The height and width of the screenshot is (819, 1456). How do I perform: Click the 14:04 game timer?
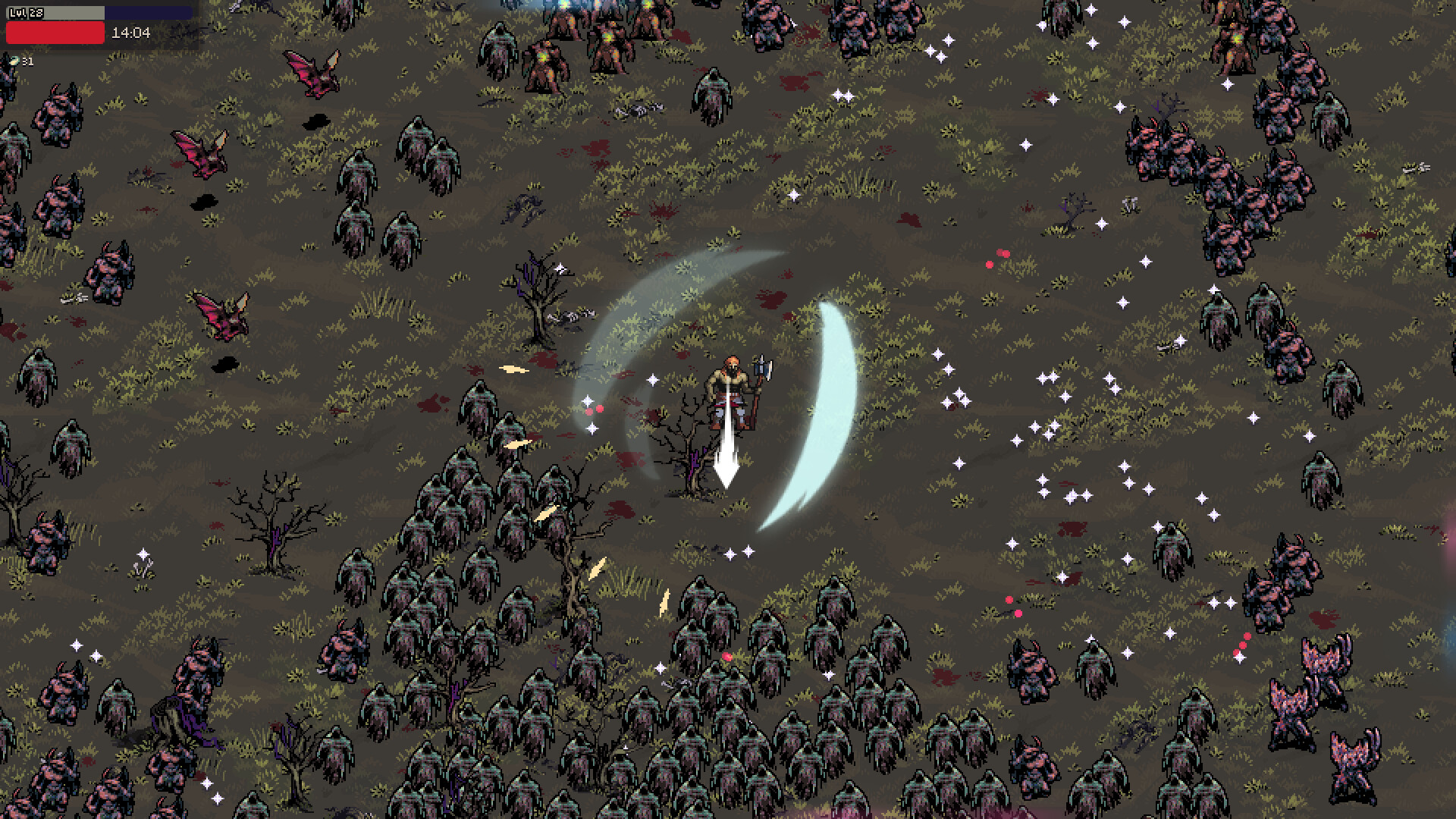coord(130,34)
